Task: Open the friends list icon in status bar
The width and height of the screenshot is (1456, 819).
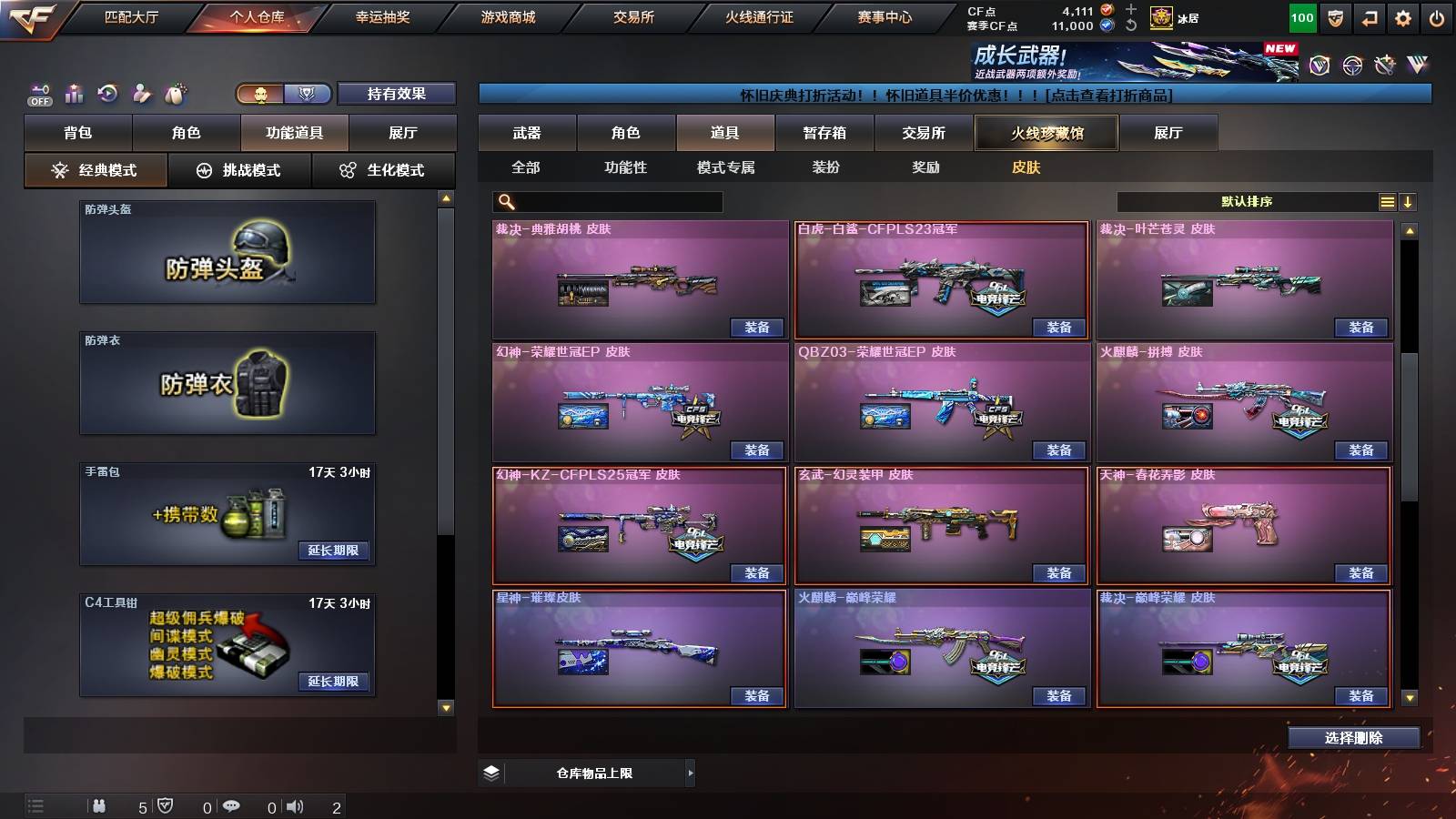Action: 100,805
